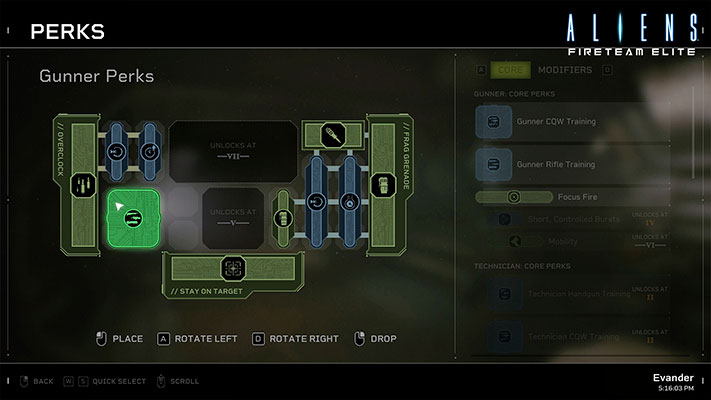Viewport: 711px width, 400px height.
Task: Switch to the Core perks tab
Action: point(511,70)
